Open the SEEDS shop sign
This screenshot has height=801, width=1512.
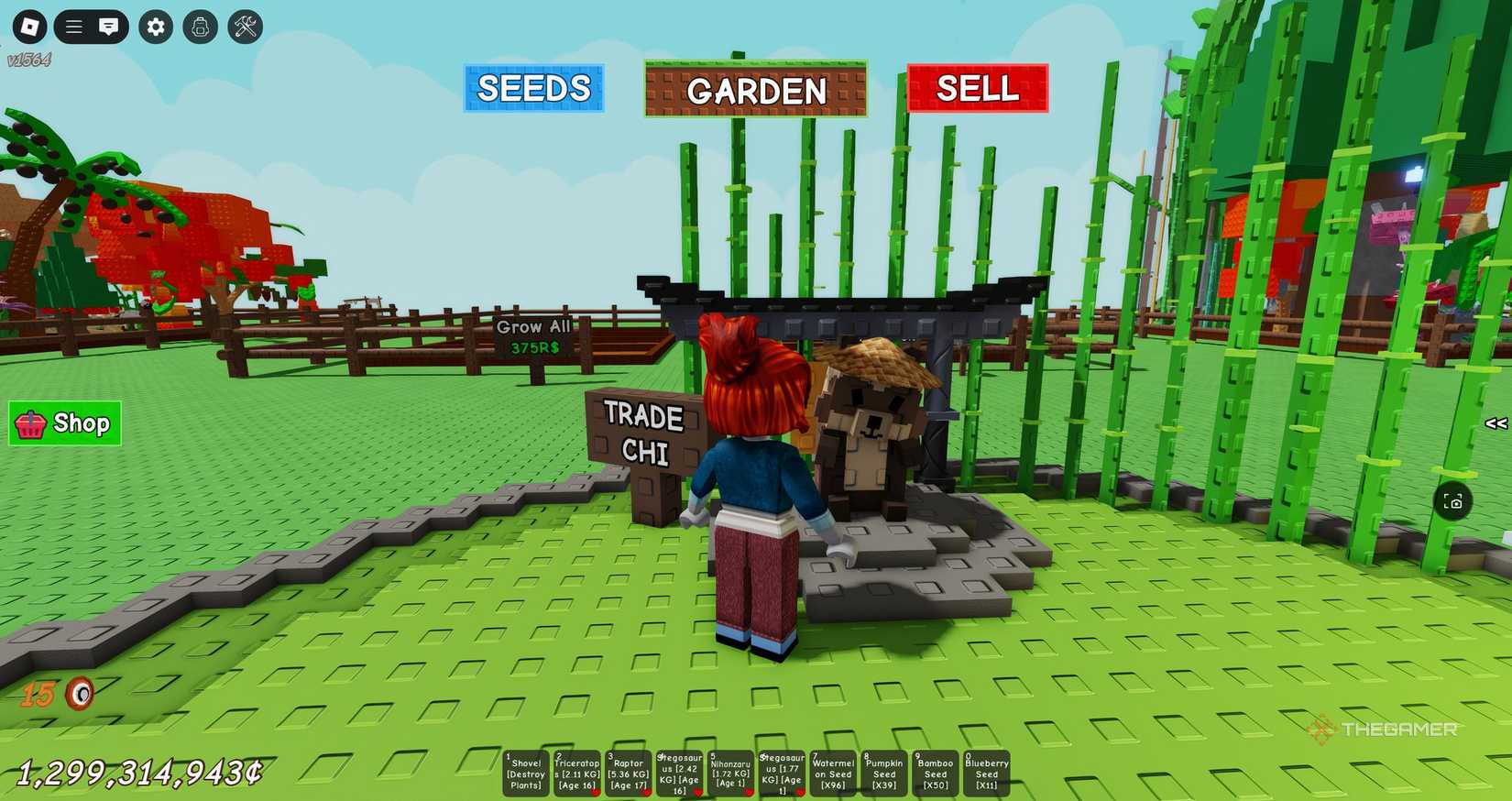pos(533,89)
